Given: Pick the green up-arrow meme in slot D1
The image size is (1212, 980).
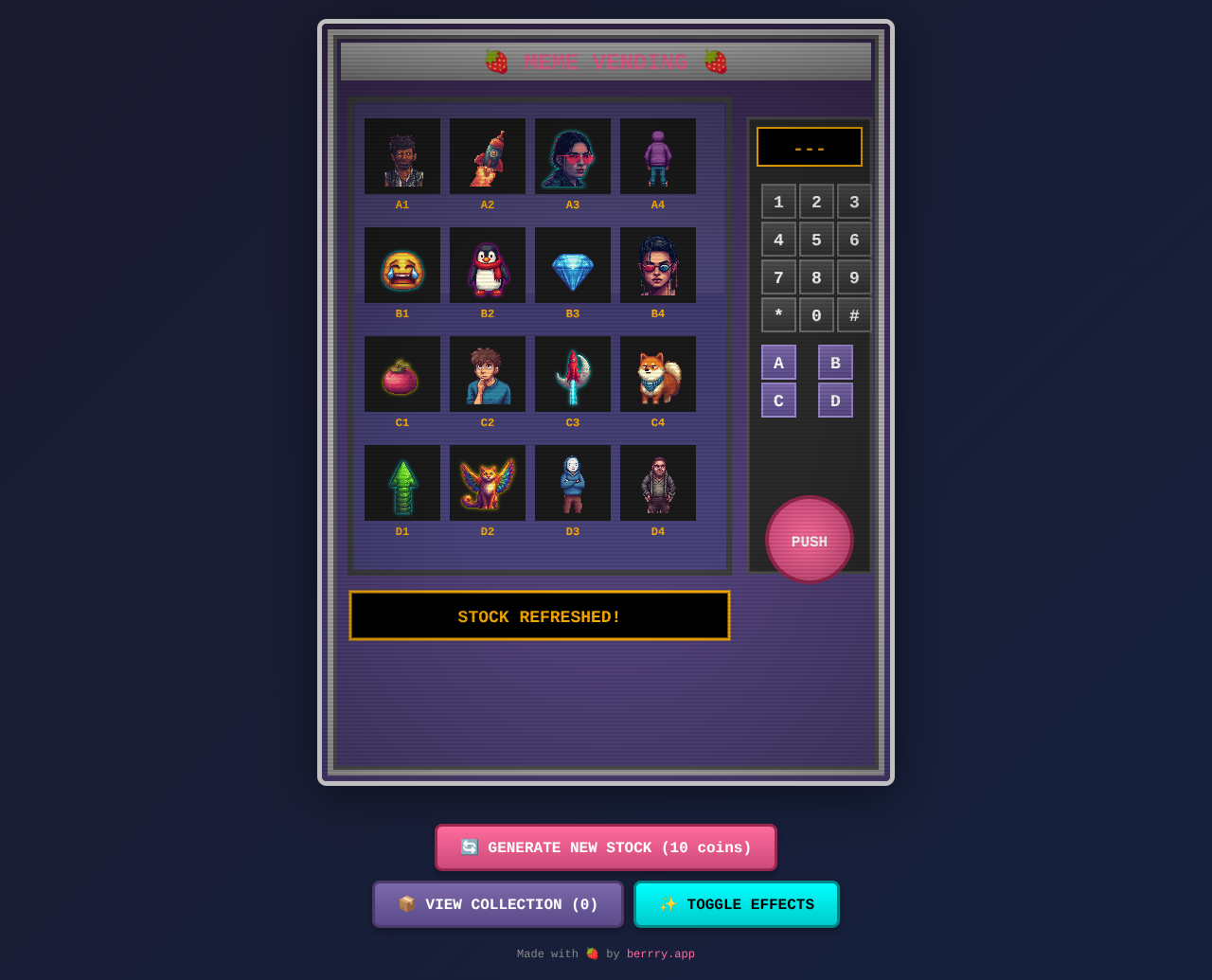Looking at the screenshot, I should (401, 482).
